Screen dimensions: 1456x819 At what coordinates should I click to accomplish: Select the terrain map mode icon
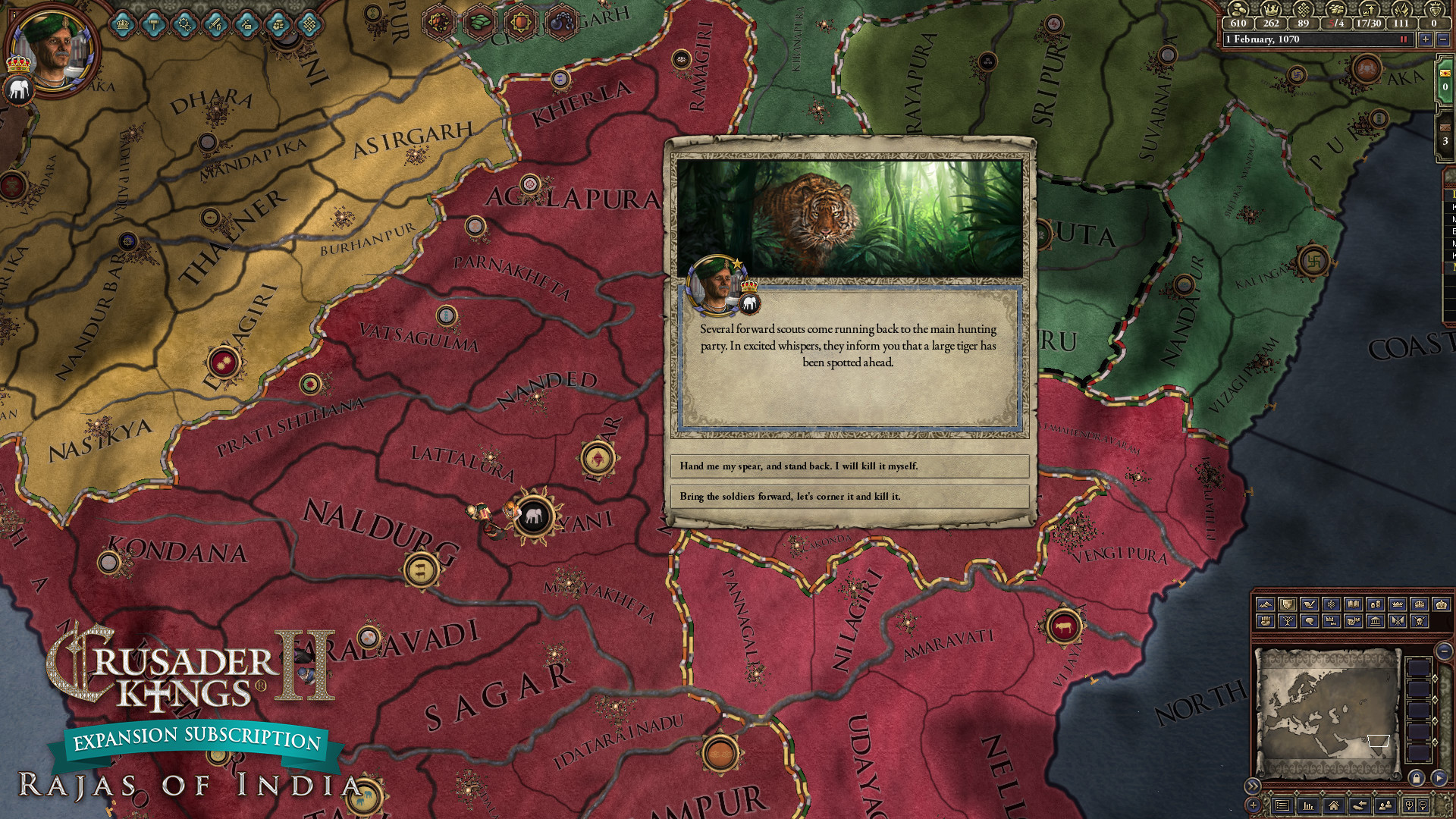1265,604
